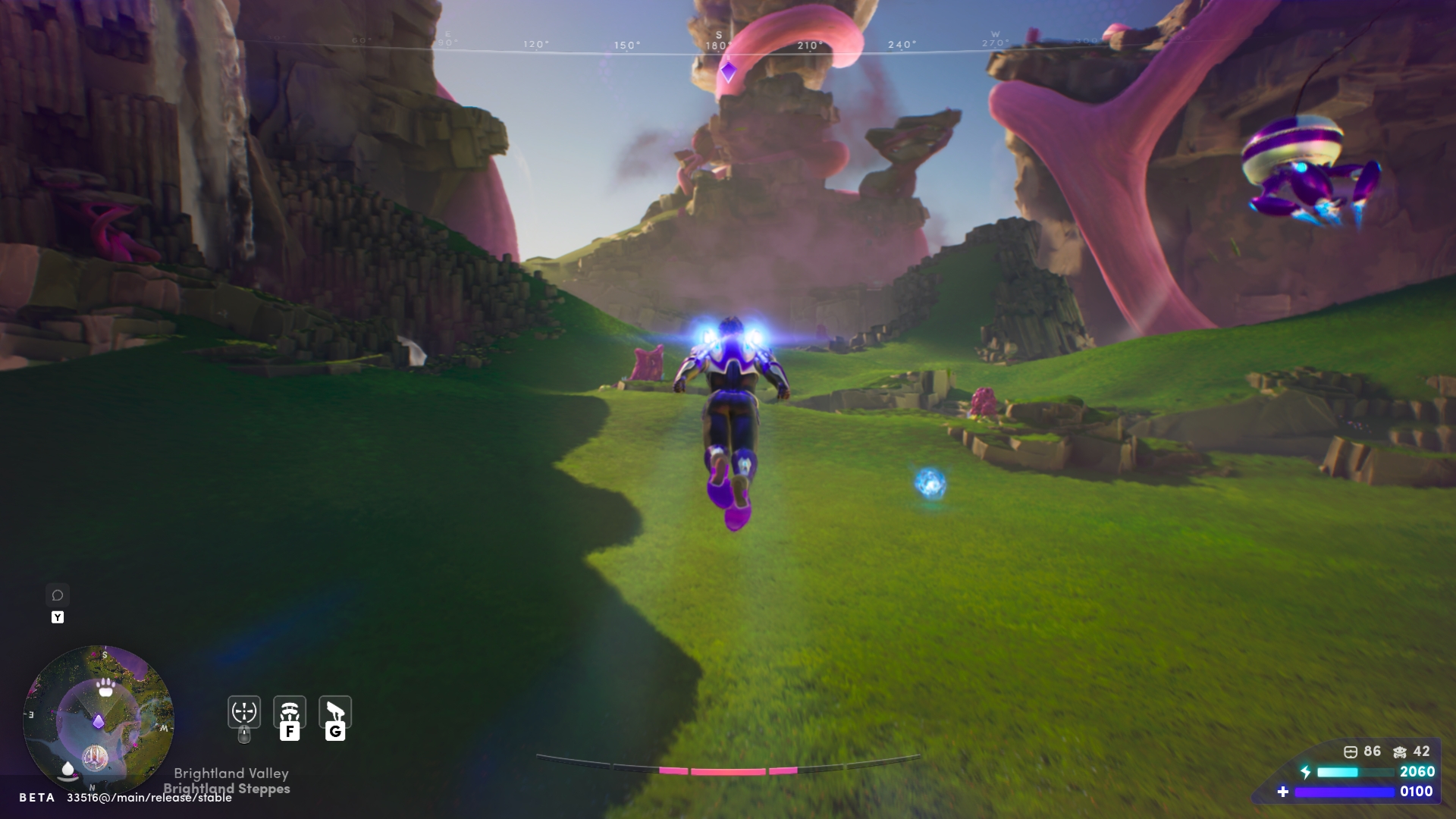
Task: Select the paw print marker on minimap
Action: (106, 688)
